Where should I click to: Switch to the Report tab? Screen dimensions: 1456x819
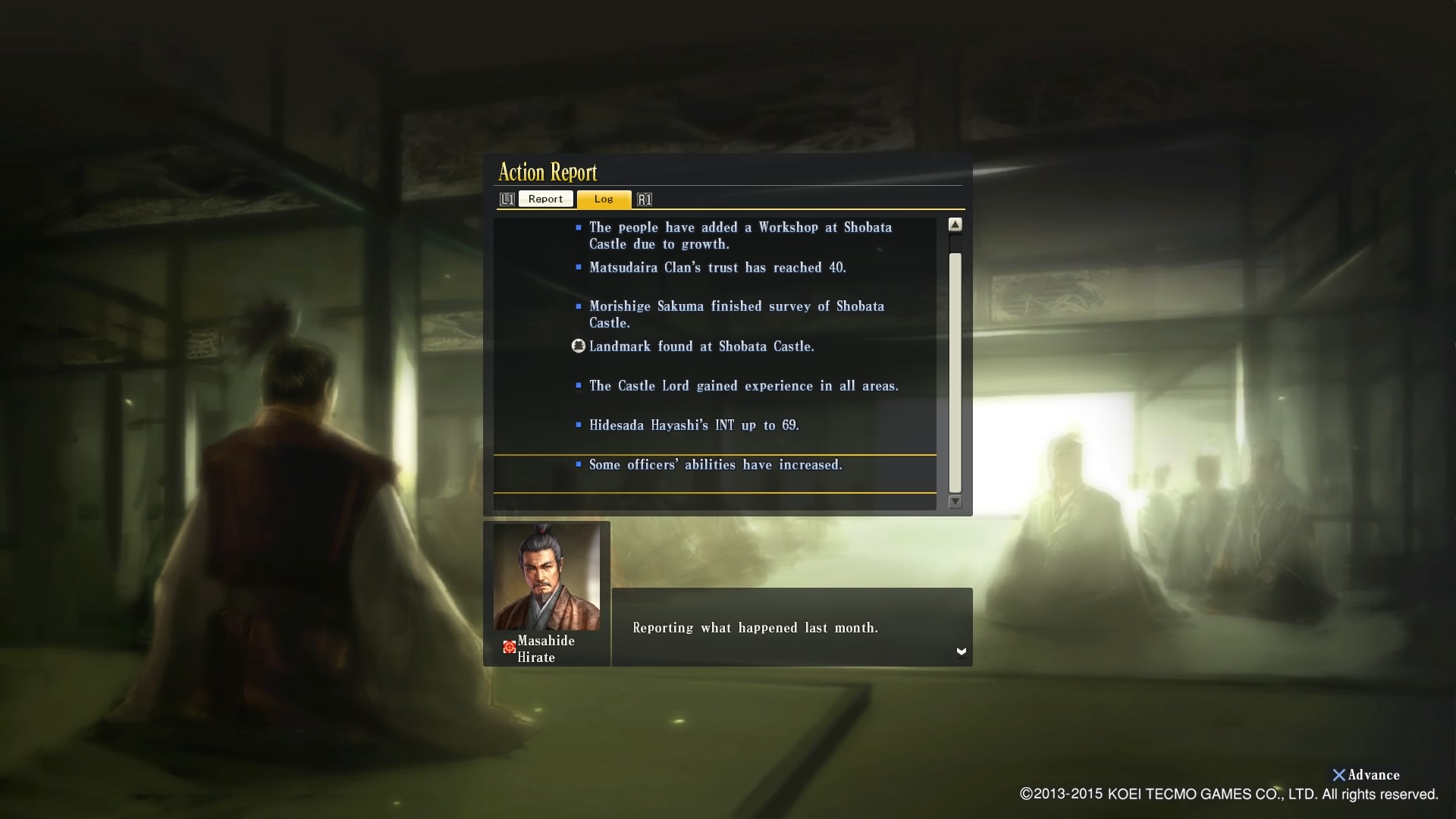tap(545, 199)
